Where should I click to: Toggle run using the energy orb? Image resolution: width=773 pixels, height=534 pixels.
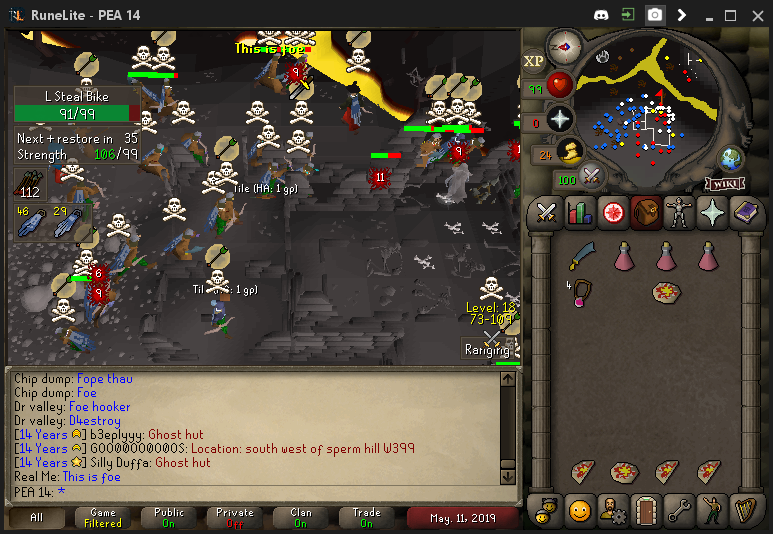pyautogui.click(x=569, y=152)
